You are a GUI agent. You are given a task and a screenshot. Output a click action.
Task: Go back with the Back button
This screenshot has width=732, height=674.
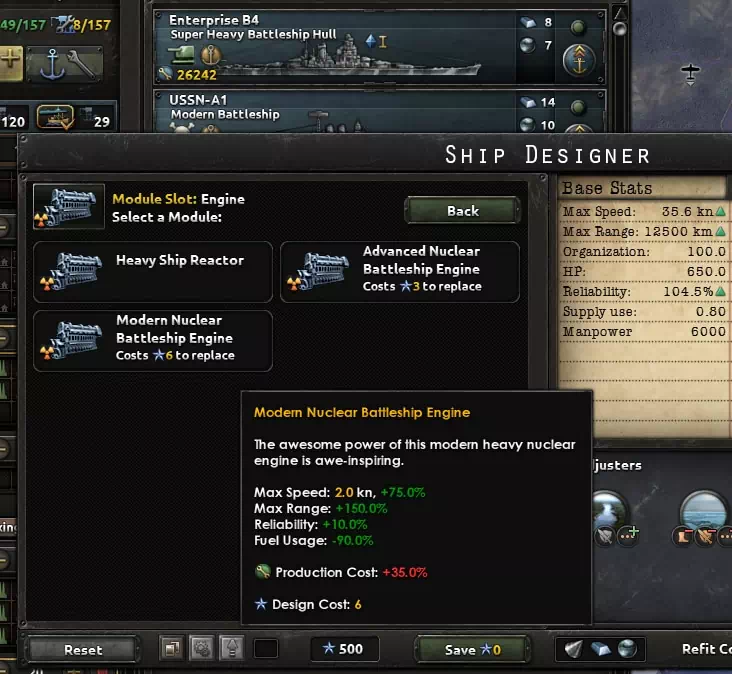[462, 211]
